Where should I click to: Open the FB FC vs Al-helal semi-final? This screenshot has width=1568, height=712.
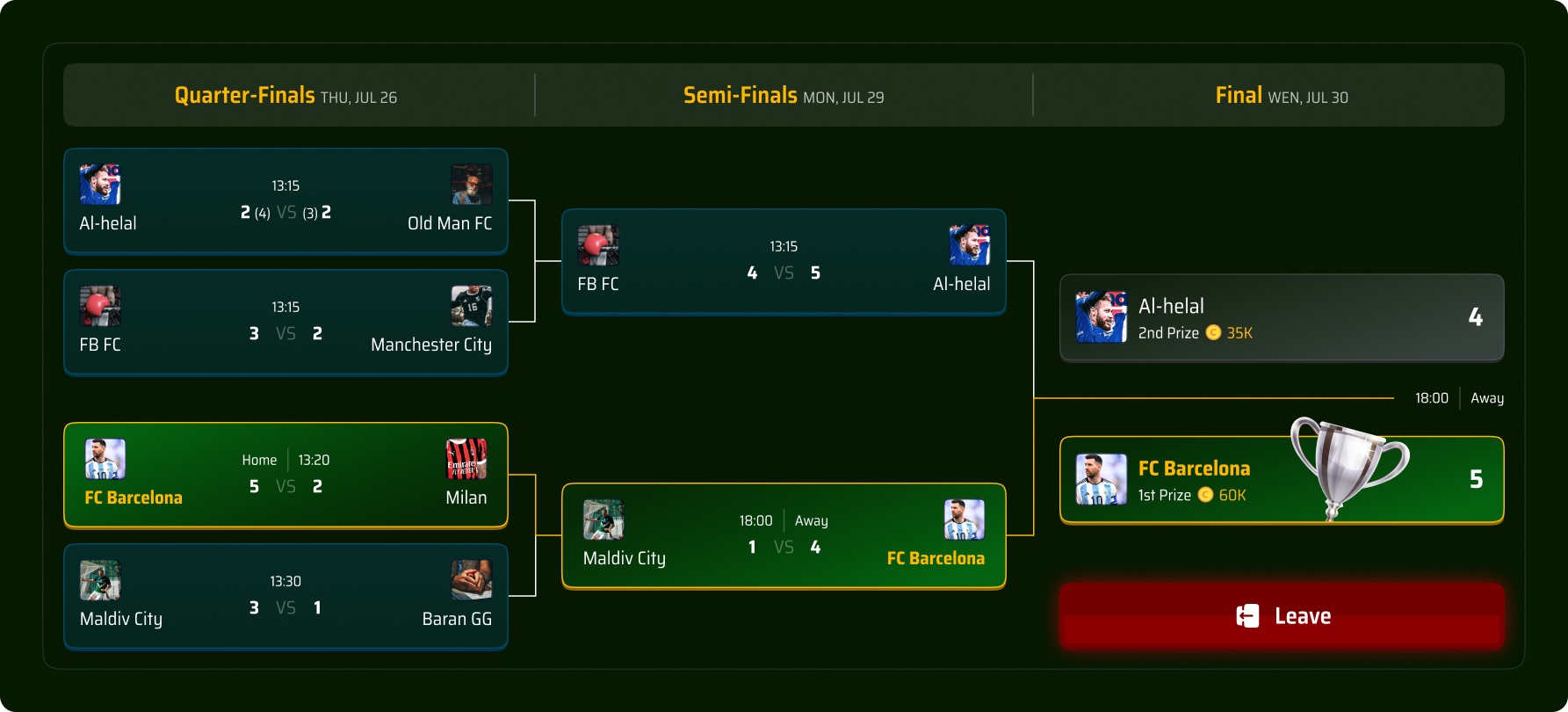784,262
